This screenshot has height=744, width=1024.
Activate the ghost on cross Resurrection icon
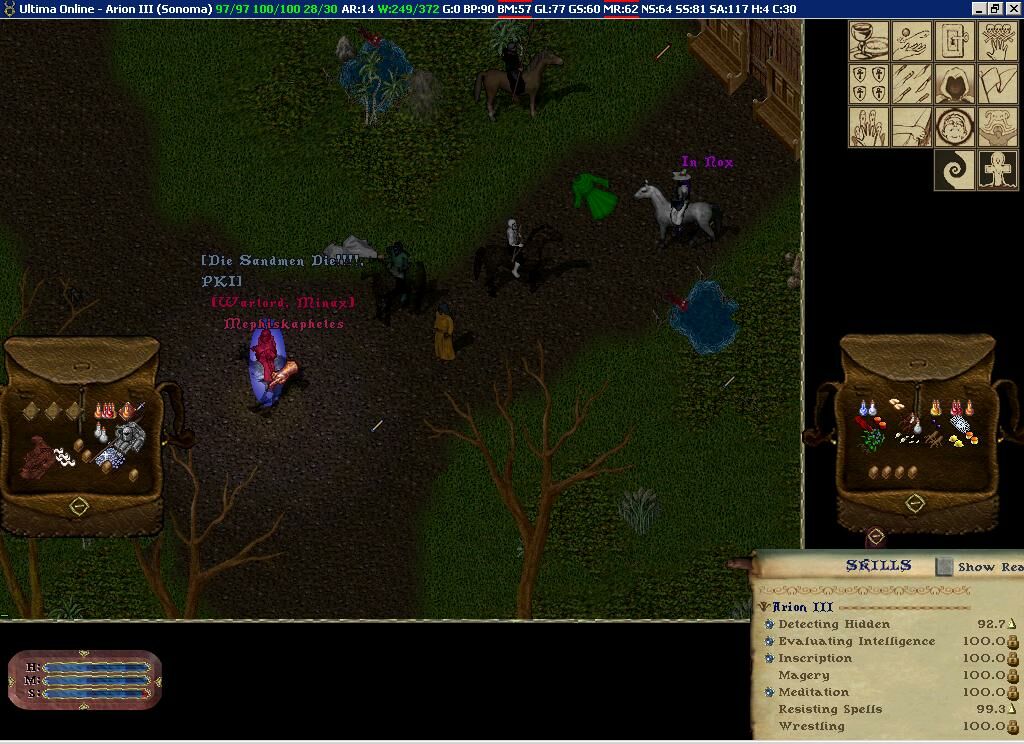tap(996, 170)
